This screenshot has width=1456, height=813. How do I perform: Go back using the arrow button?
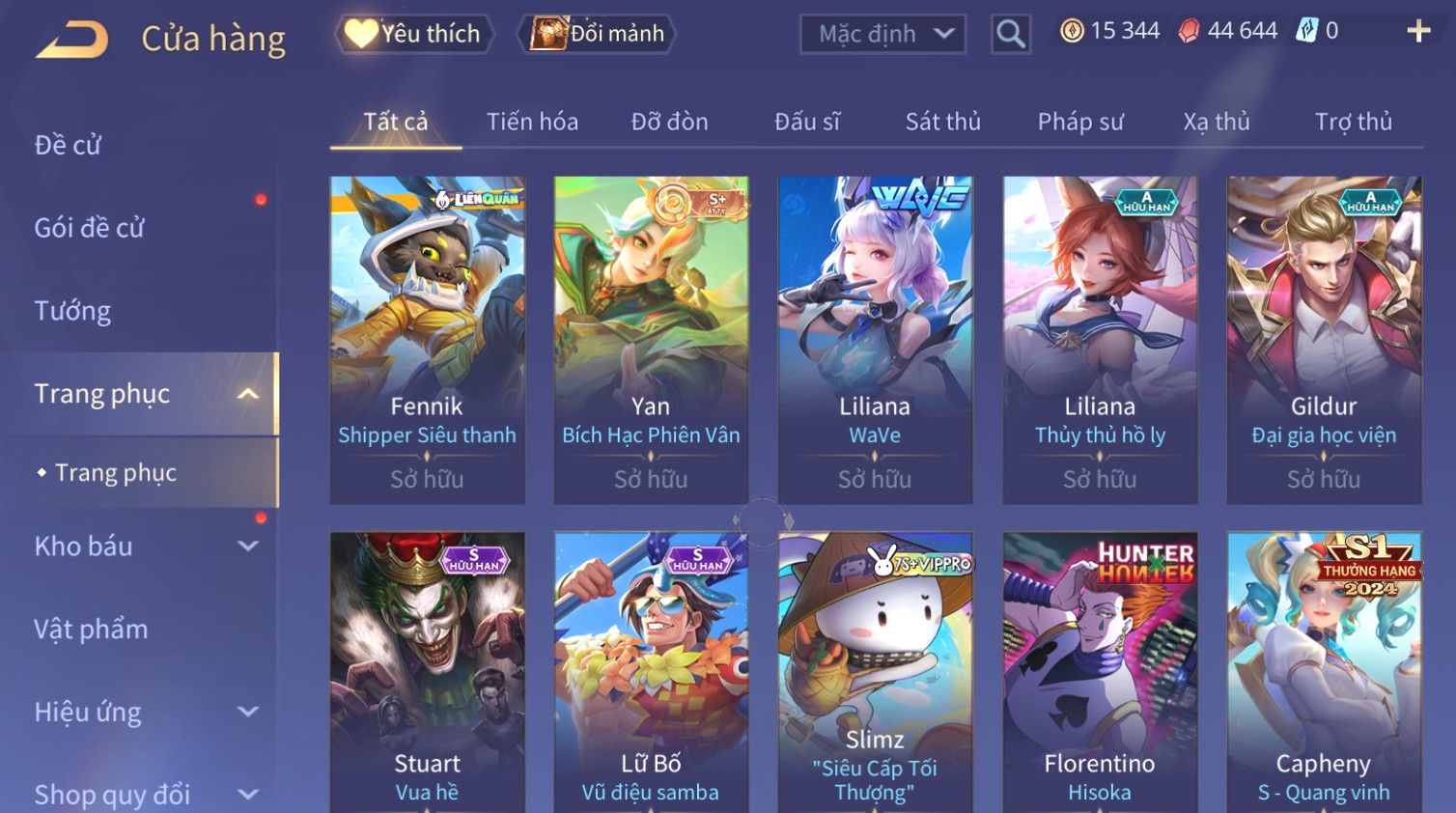[72, 40]
